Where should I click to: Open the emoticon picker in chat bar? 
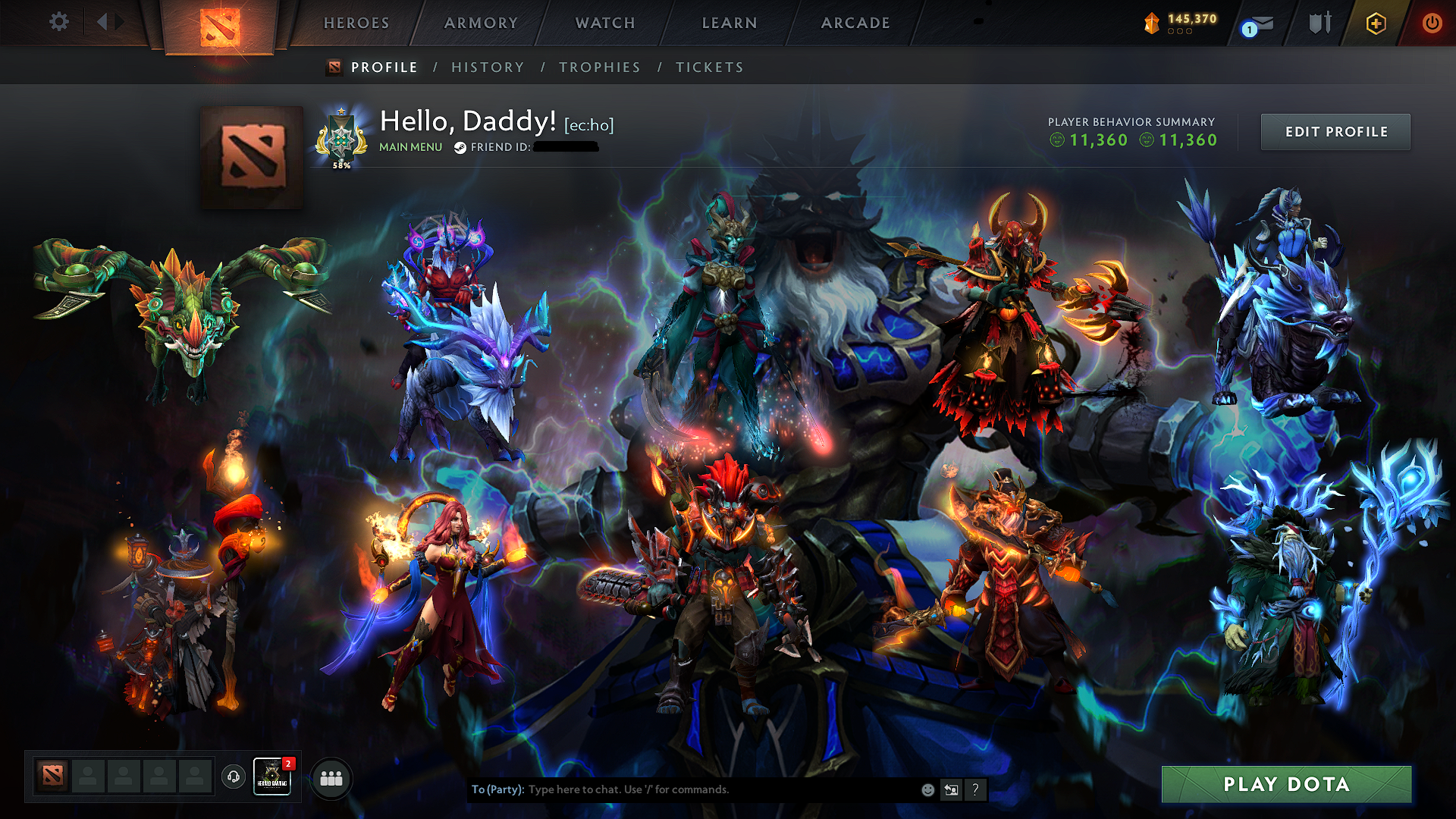coord(927,789)
